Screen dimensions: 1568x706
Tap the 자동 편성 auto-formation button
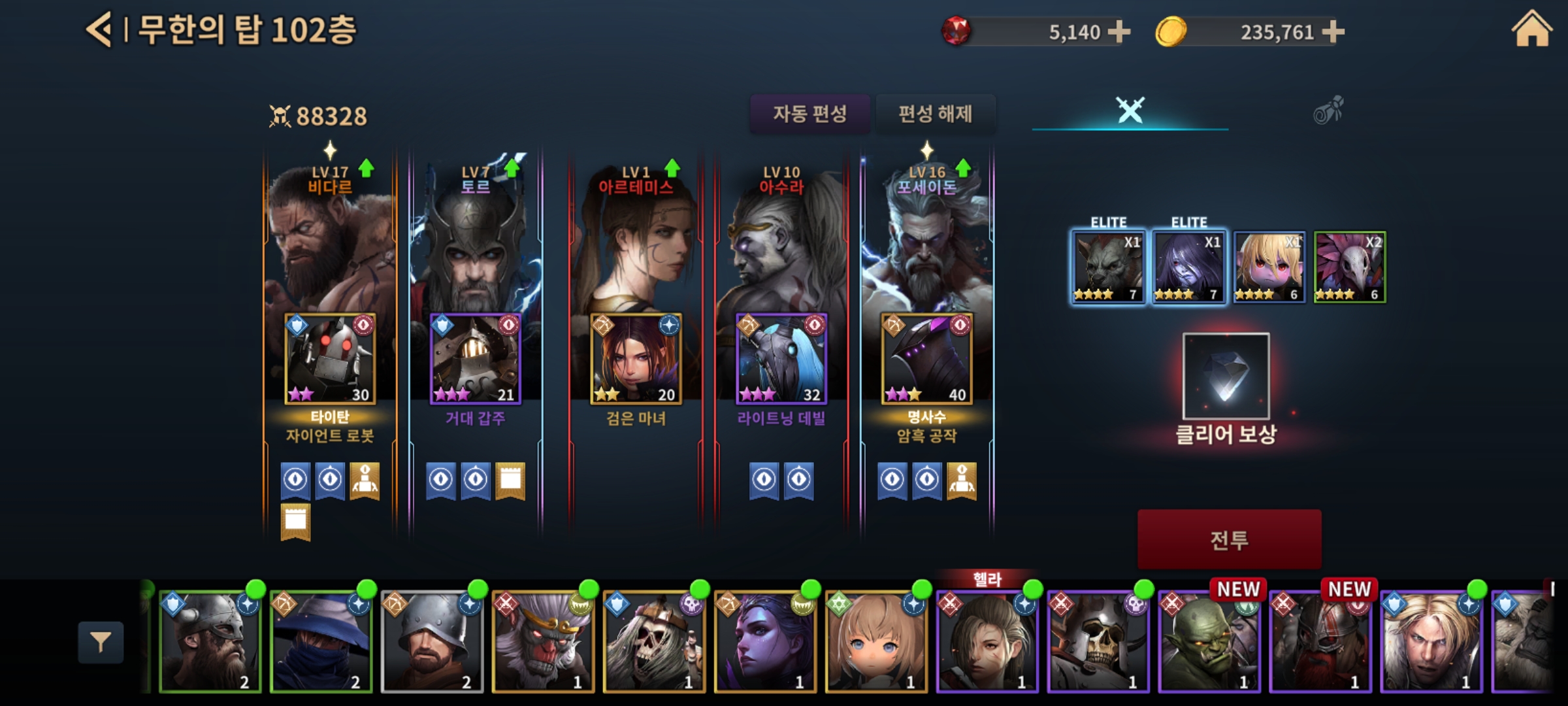pos(809,114)
